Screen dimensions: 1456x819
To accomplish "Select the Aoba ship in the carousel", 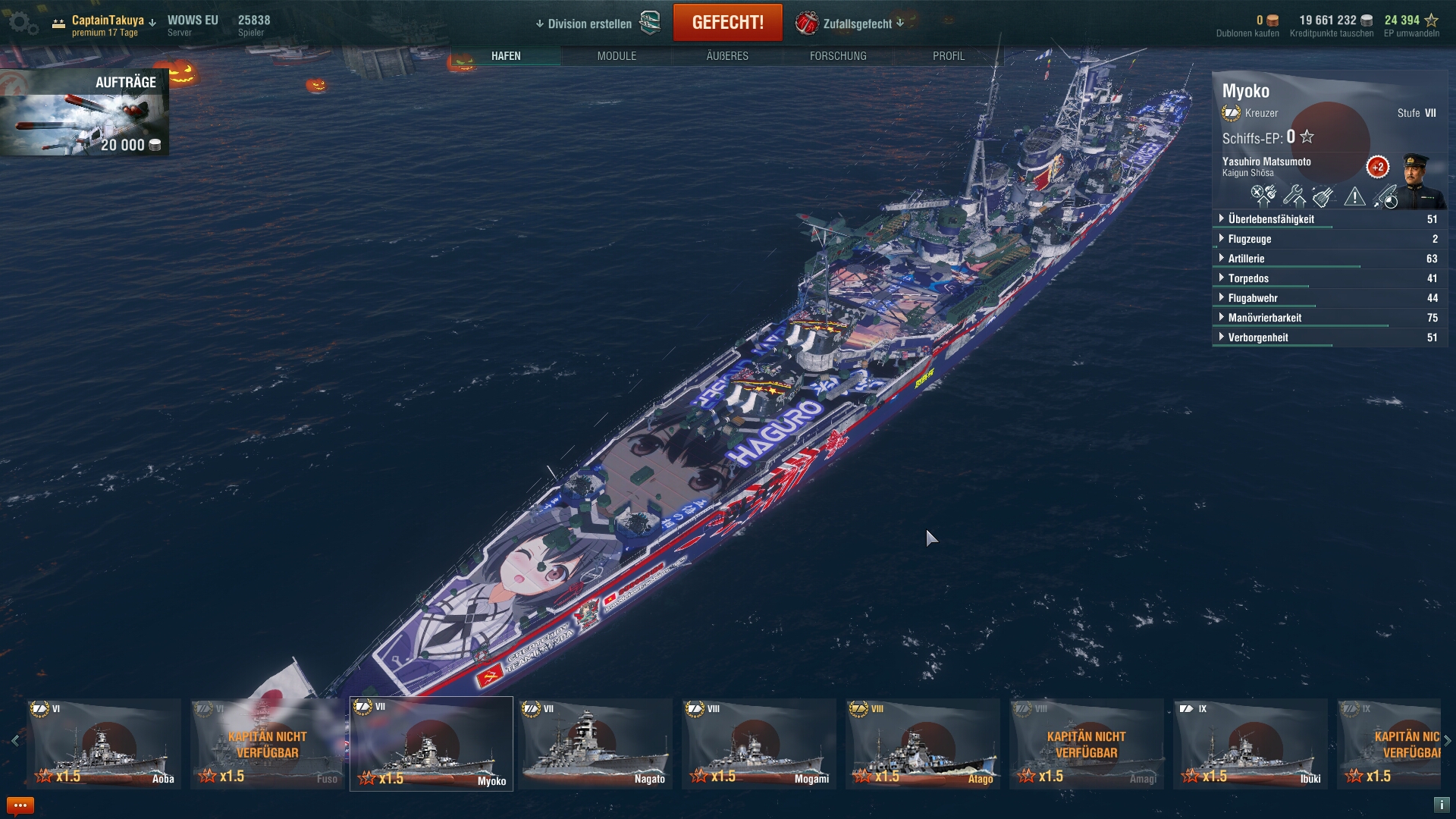I will click(x=104, y=744).
